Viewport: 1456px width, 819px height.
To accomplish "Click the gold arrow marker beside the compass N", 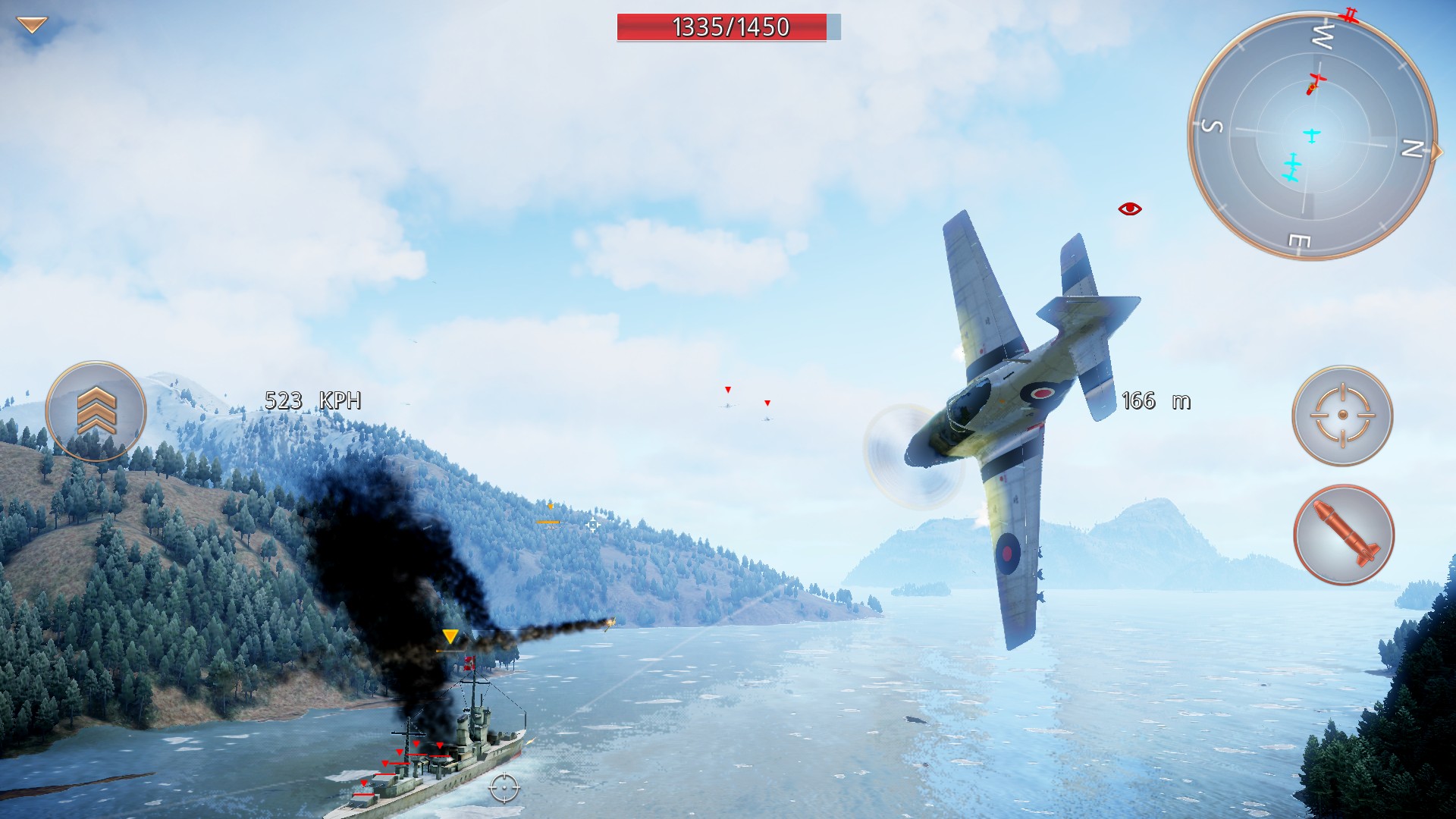I will (1436, 150).
